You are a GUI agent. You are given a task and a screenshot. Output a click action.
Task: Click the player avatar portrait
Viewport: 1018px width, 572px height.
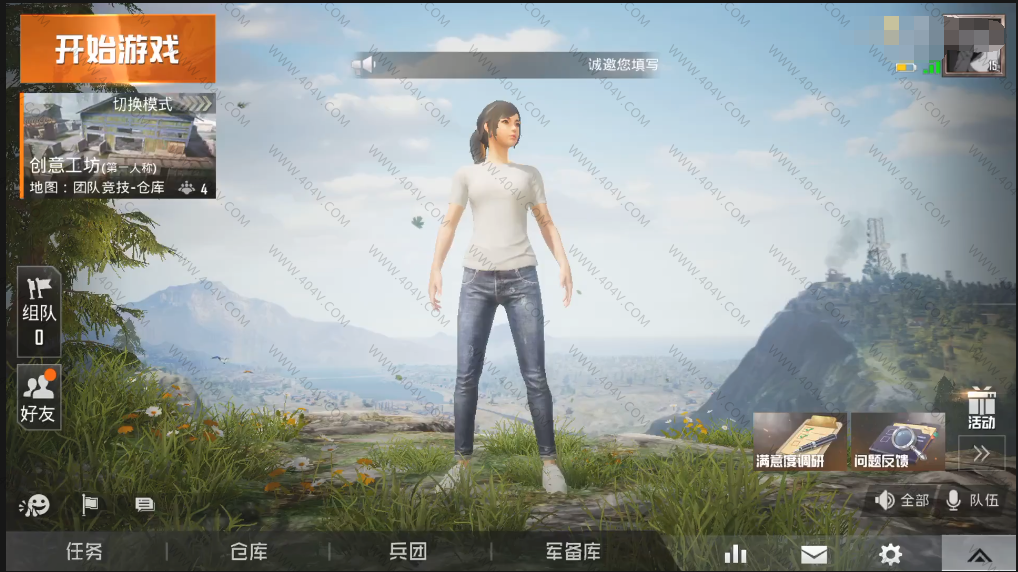(972, 46)
